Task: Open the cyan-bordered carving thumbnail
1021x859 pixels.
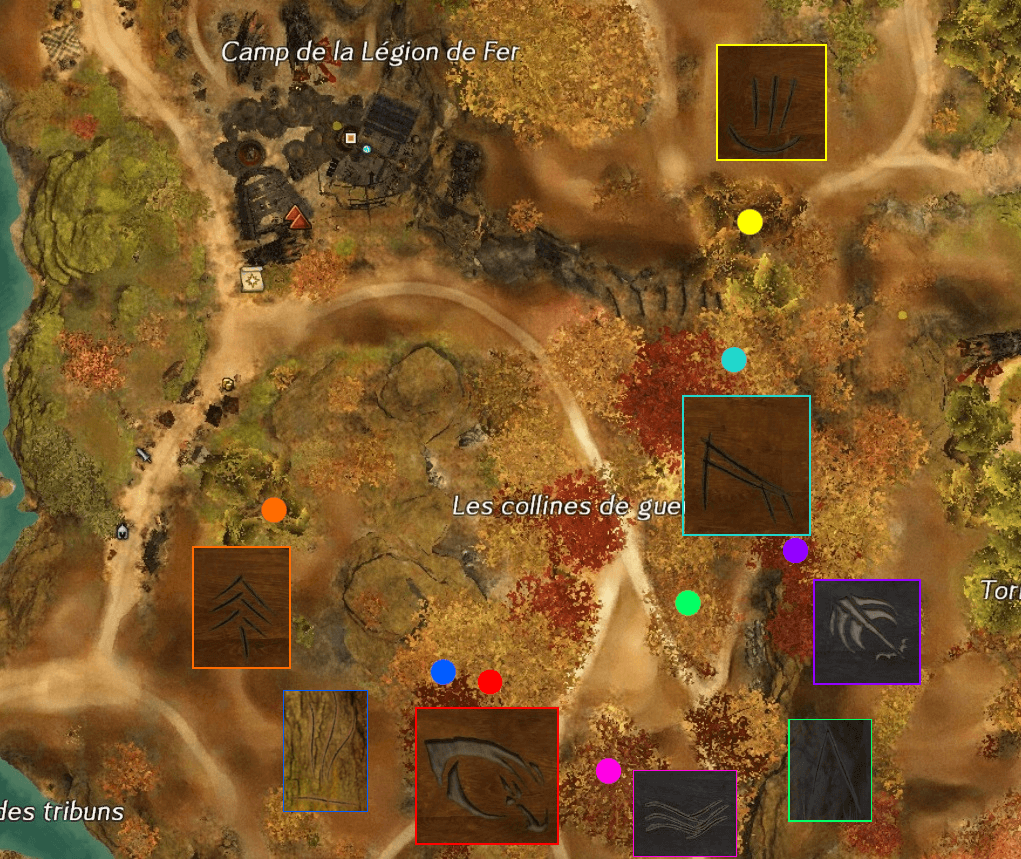Action: tap(746, 465)
